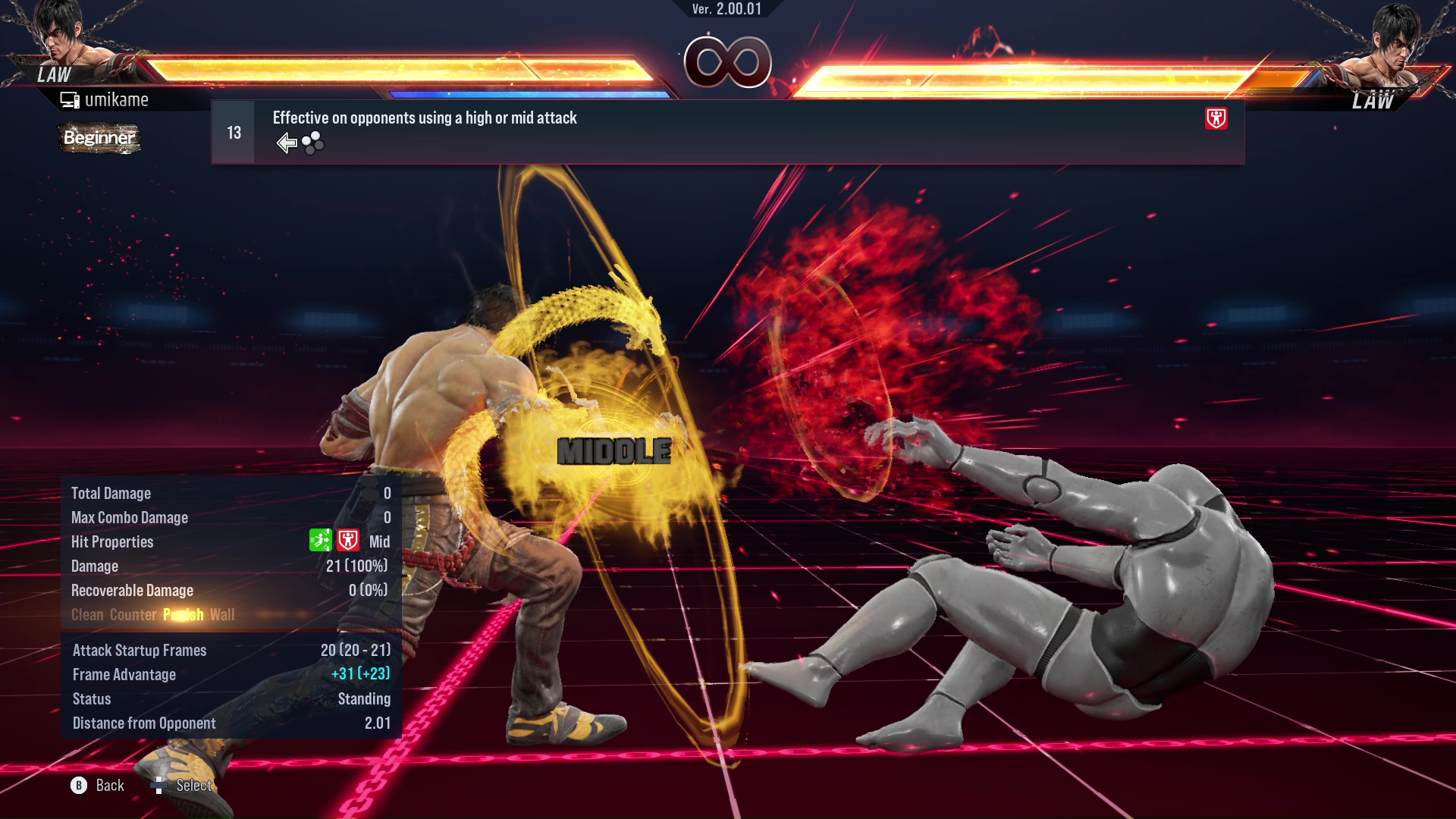Toggle the Punish hit state indicator
This screenshot has width=1456, height=819.
183,615
